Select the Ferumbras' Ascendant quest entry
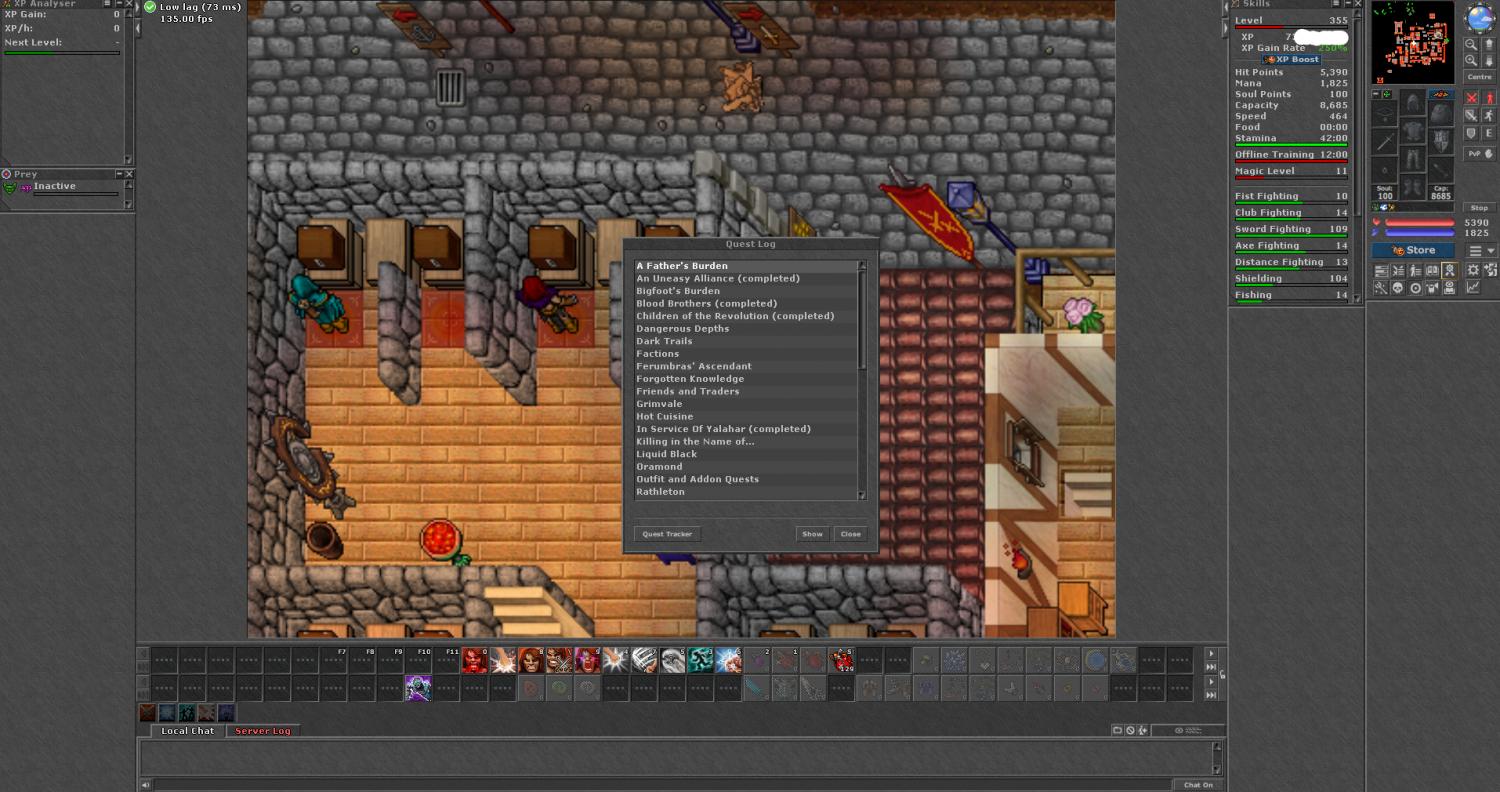Viewport: 1500px width, 792px height. (x=694, y=366)
